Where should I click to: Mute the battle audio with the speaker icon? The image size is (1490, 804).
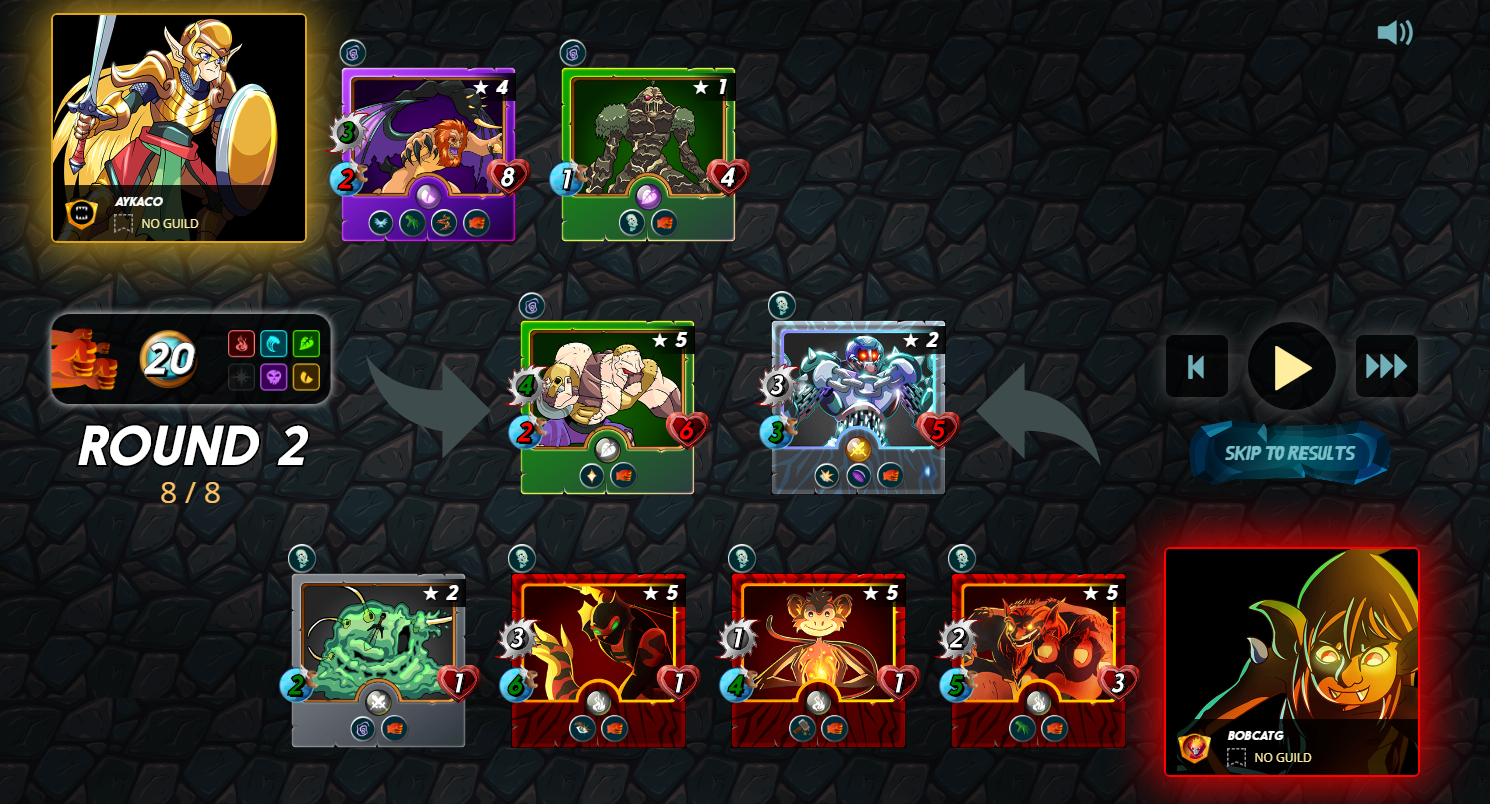click(x=1395, y=32)
